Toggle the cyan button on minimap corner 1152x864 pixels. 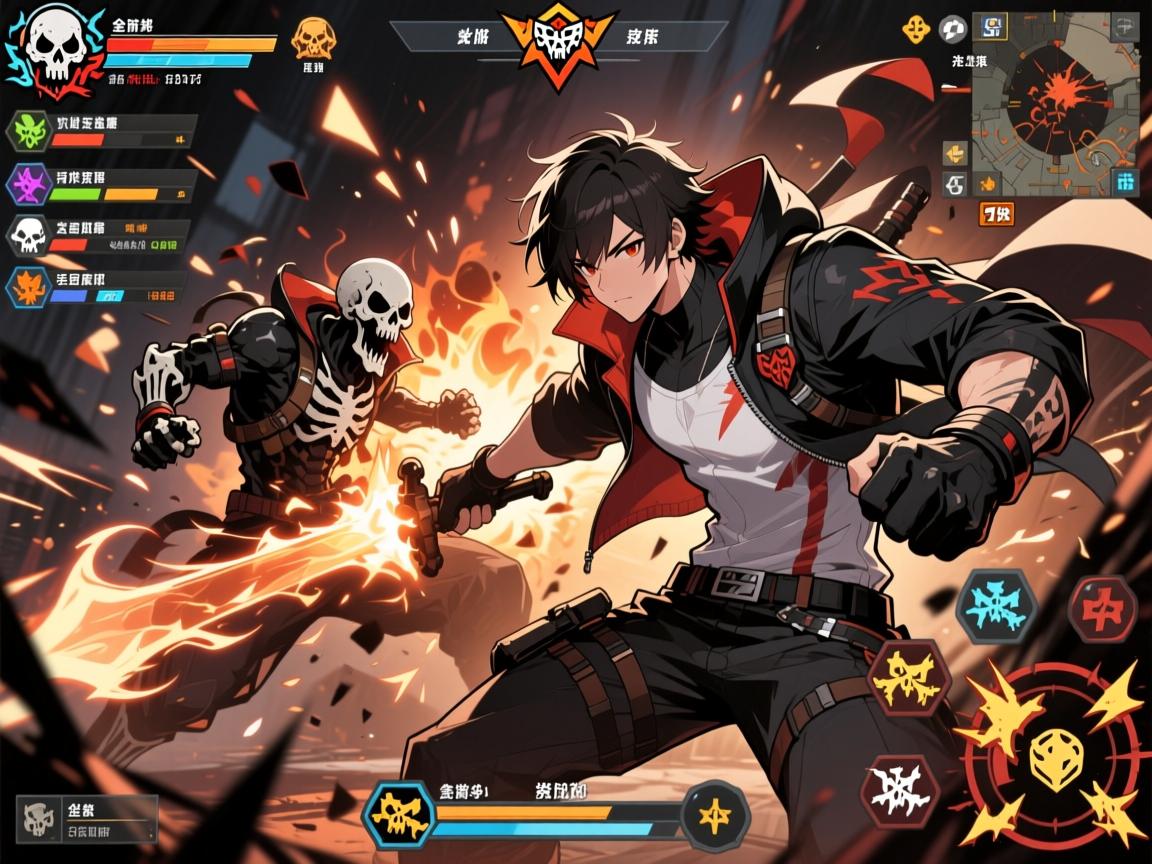(1125, 182)
